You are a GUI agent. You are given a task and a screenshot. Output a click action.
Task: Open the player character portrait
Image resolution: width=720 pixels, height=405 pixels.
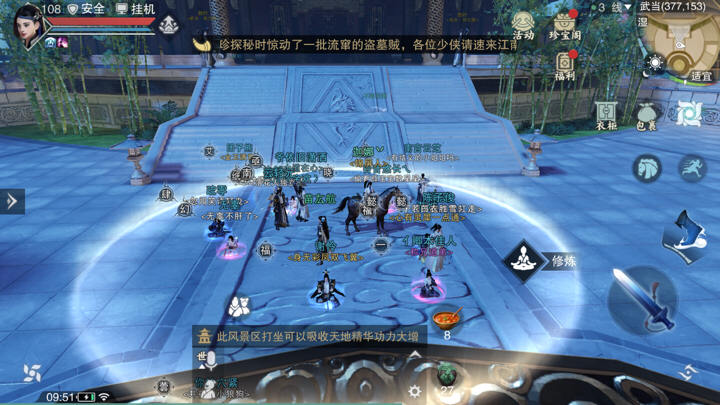27,25
